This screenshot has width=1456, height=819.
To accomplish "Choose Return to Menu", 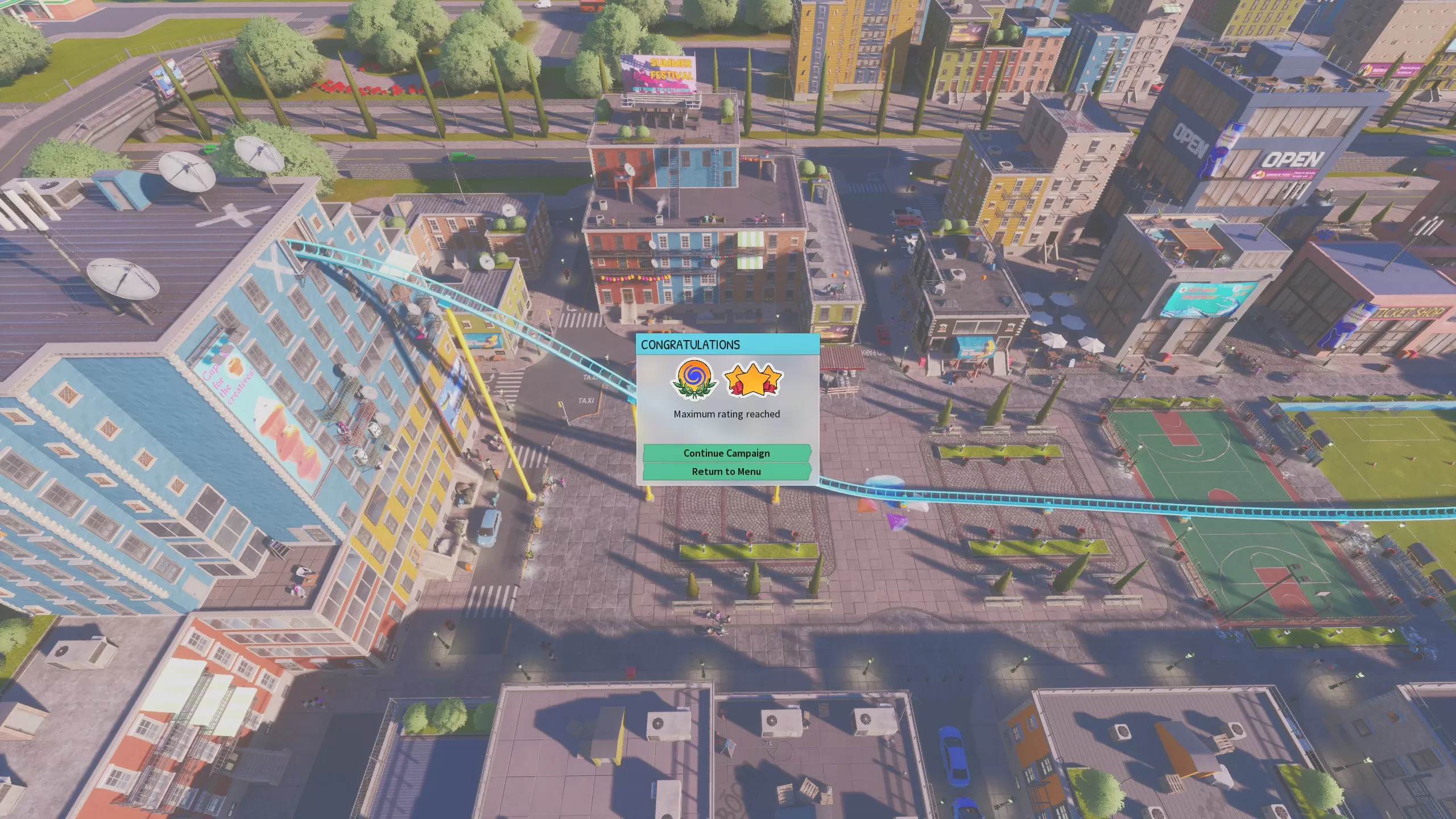I will click(726, 471).
